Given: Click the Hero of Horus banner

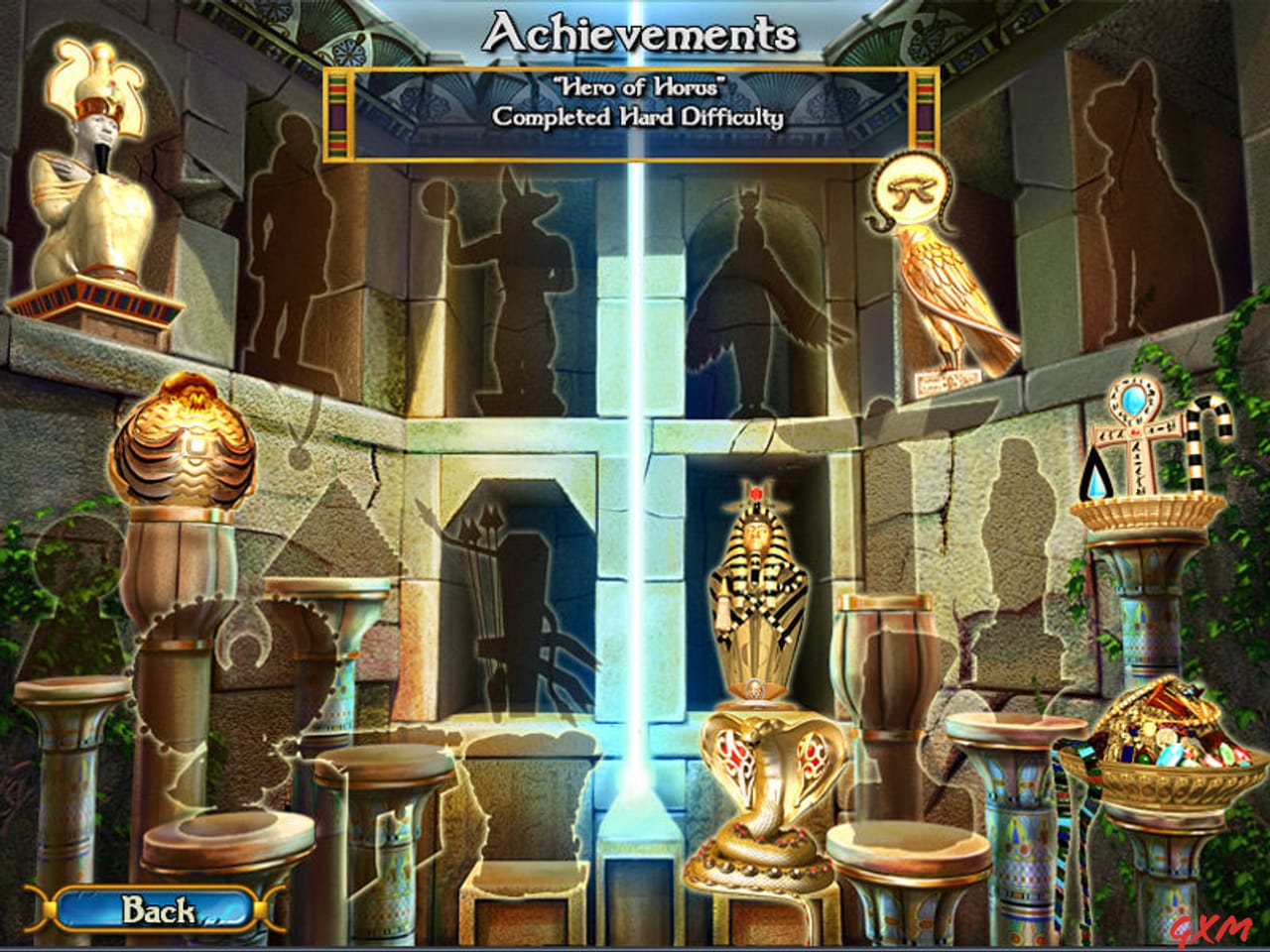Looking at the screenshot, I should pyautogui.click(x=635, y=109).
